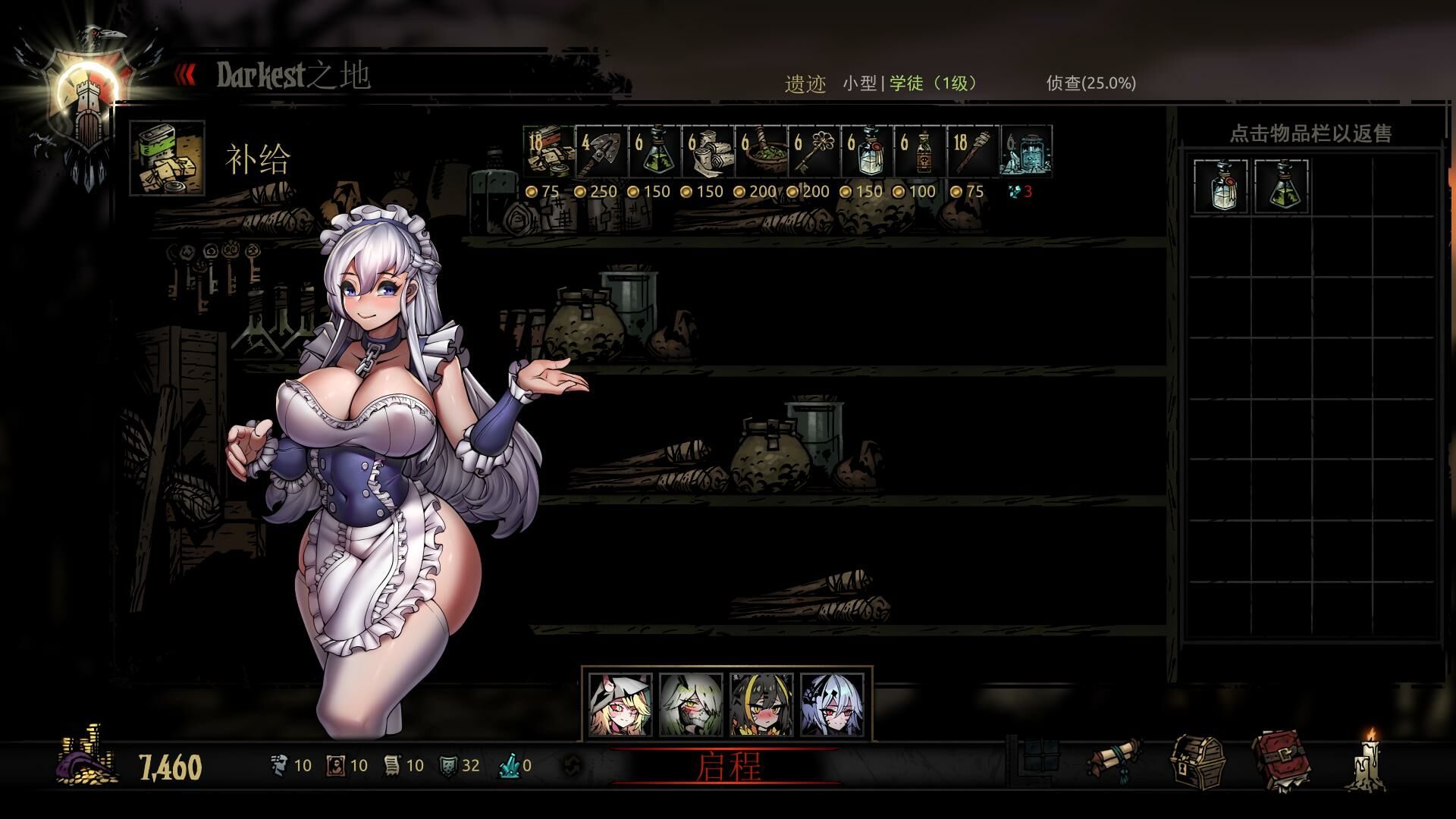Select the blonde hero with white hood
Viewport: 1456px width, 819px height.
621,704
